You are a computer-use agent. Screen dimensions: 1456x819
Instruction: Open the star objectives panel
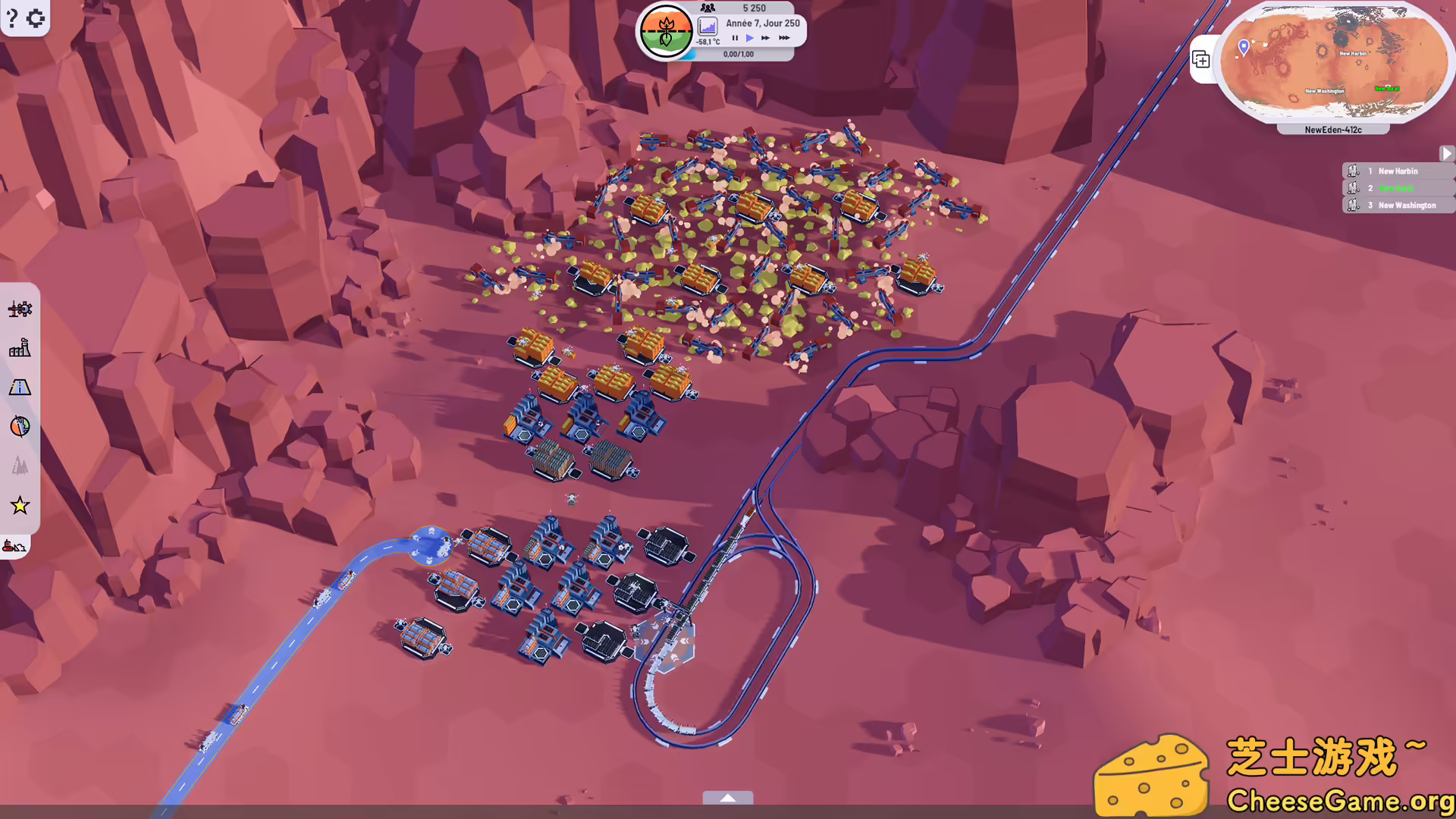[x=20, y=506]
